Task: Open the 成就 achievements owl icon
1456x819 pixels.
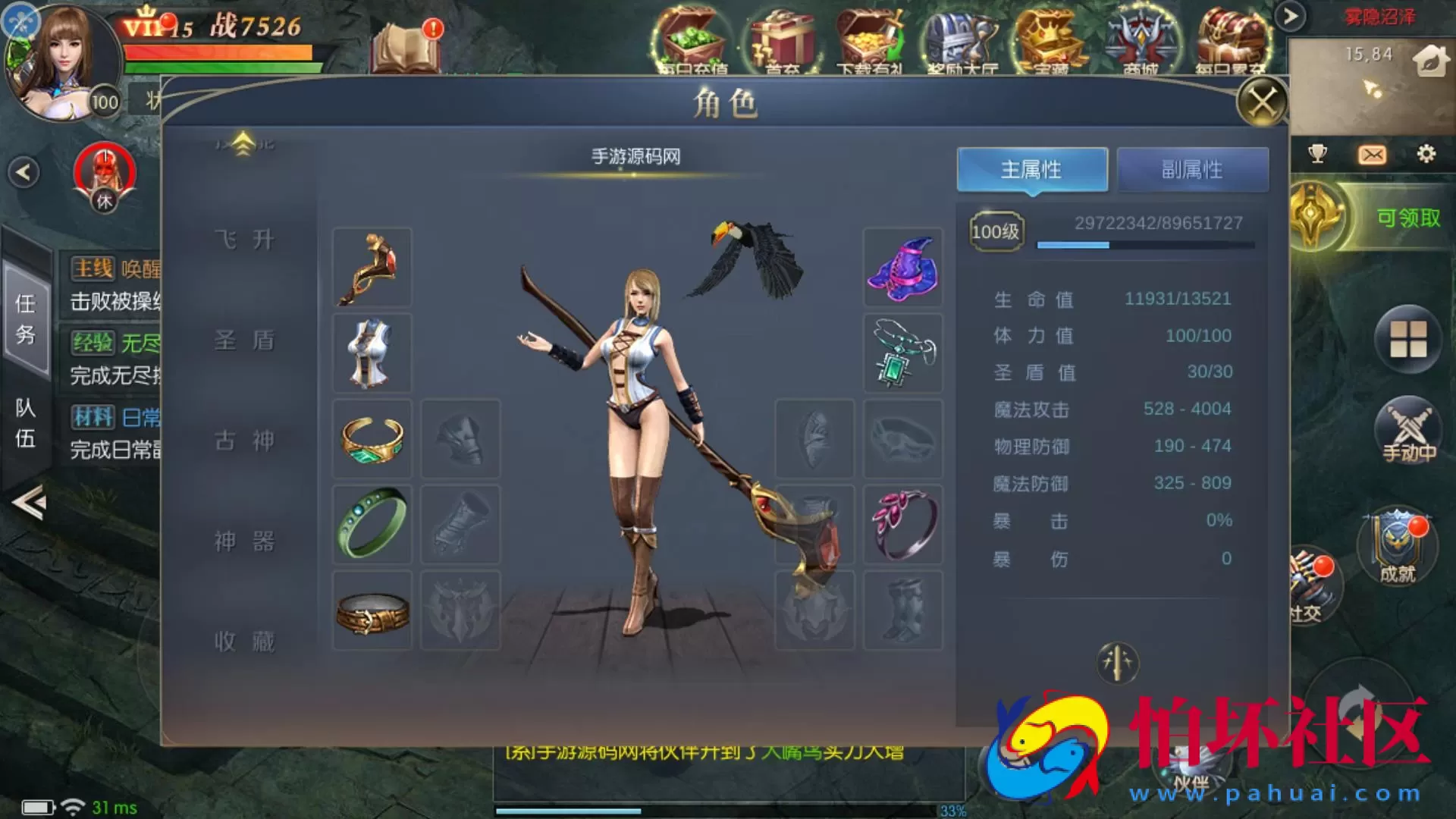Action: (1398, 546)
